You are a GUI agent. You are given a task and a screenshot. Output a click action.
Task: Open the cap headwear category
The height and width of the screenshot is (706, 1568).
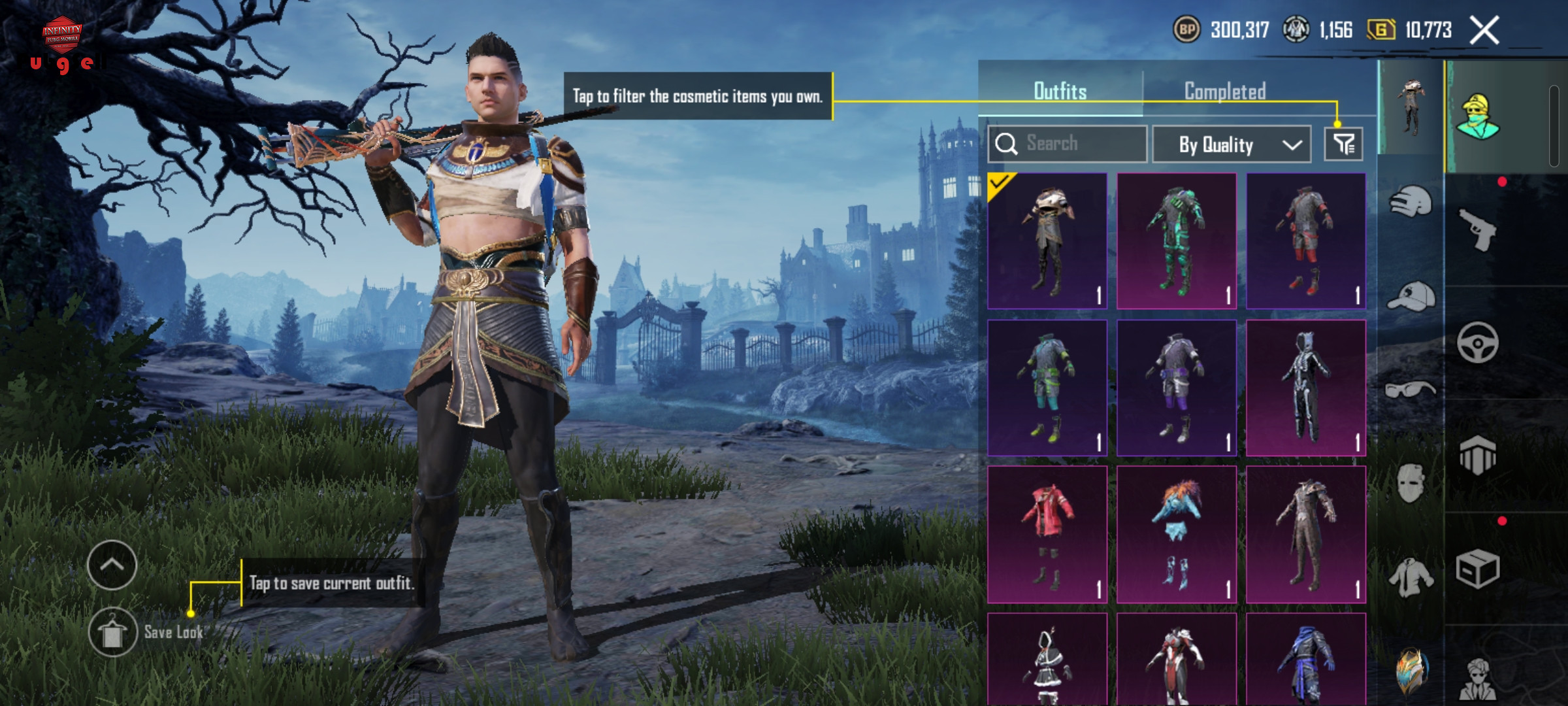[x=1411, y=297]
